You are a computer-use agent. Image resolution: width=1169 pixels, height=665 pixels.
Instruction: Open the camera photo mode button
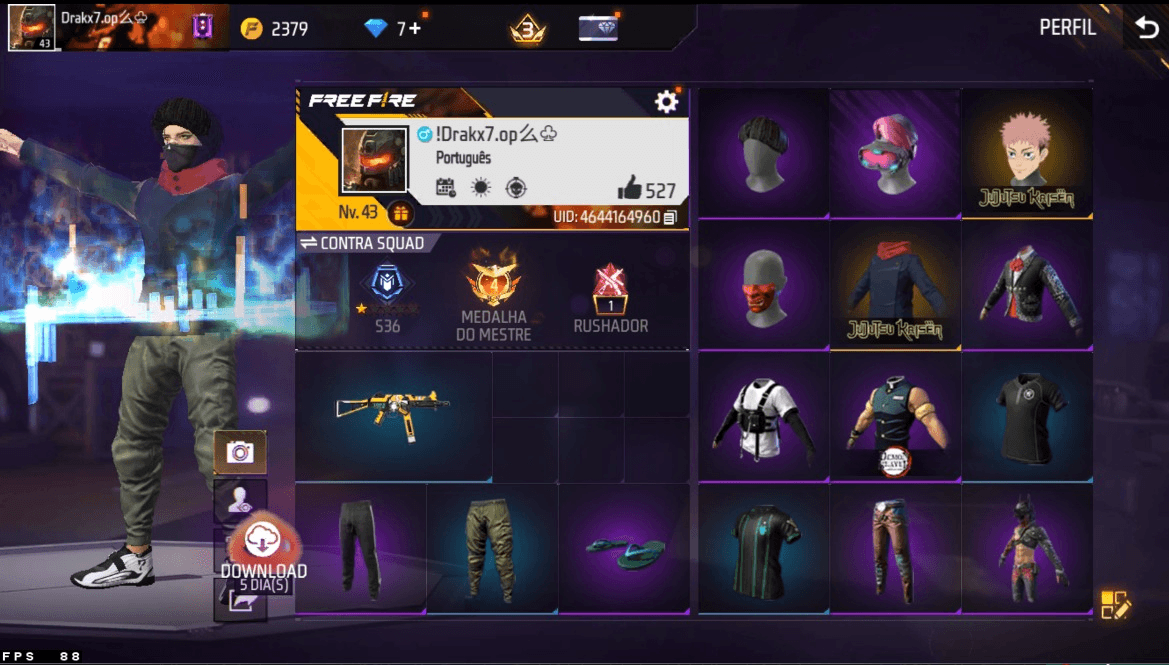tap(240, 453)
